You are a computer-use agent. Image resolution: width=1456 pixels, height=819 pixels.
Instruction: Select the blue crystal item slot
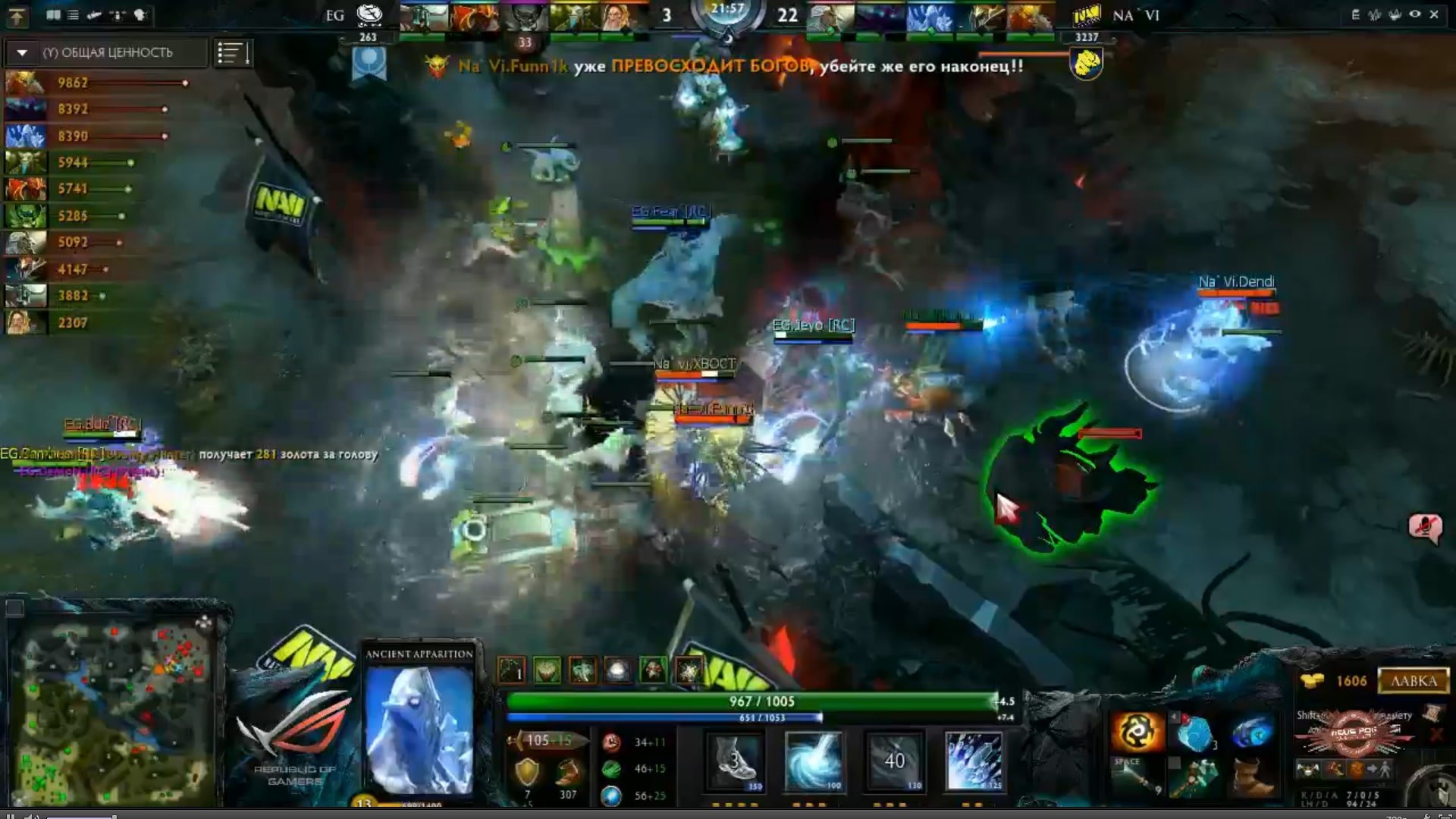[x=1194, y=732]
